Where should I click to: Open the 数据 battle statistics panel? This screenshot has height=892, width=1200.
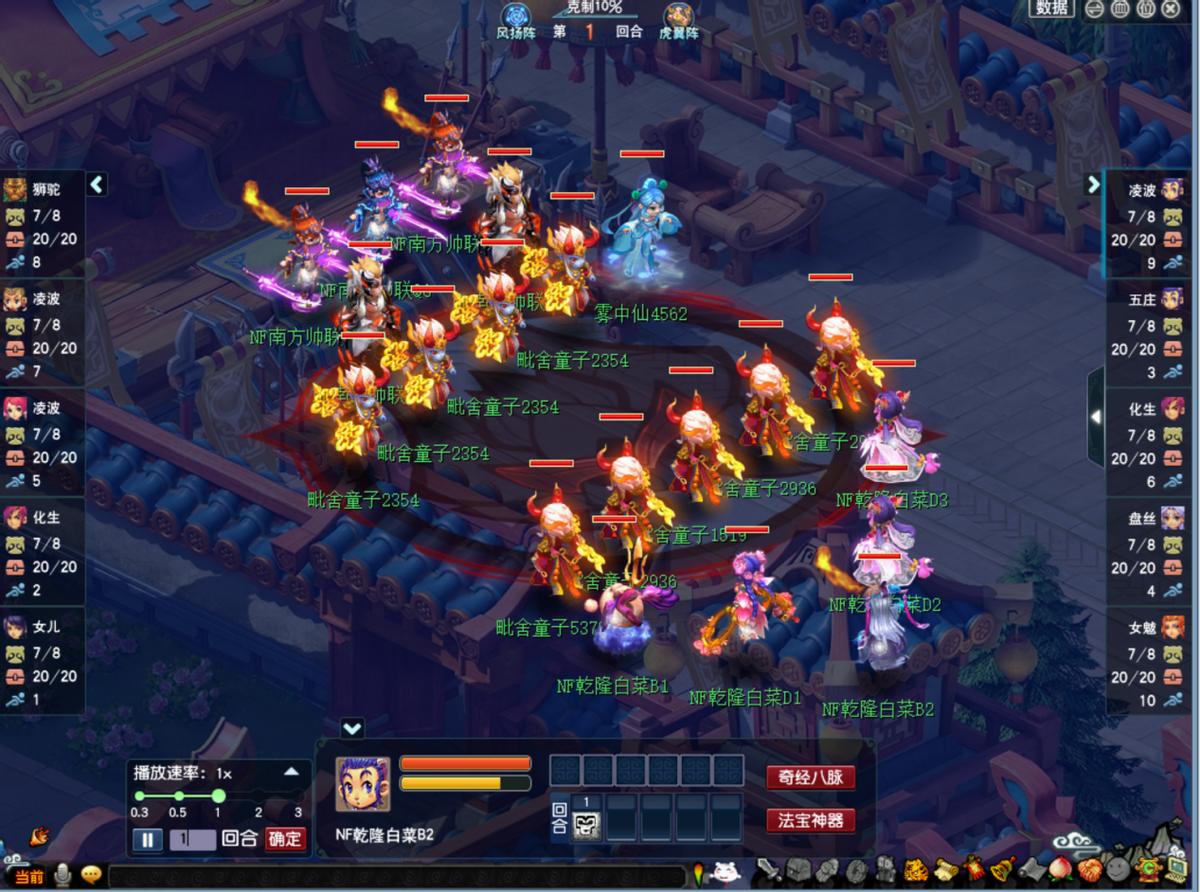(x=1052, y=8)
